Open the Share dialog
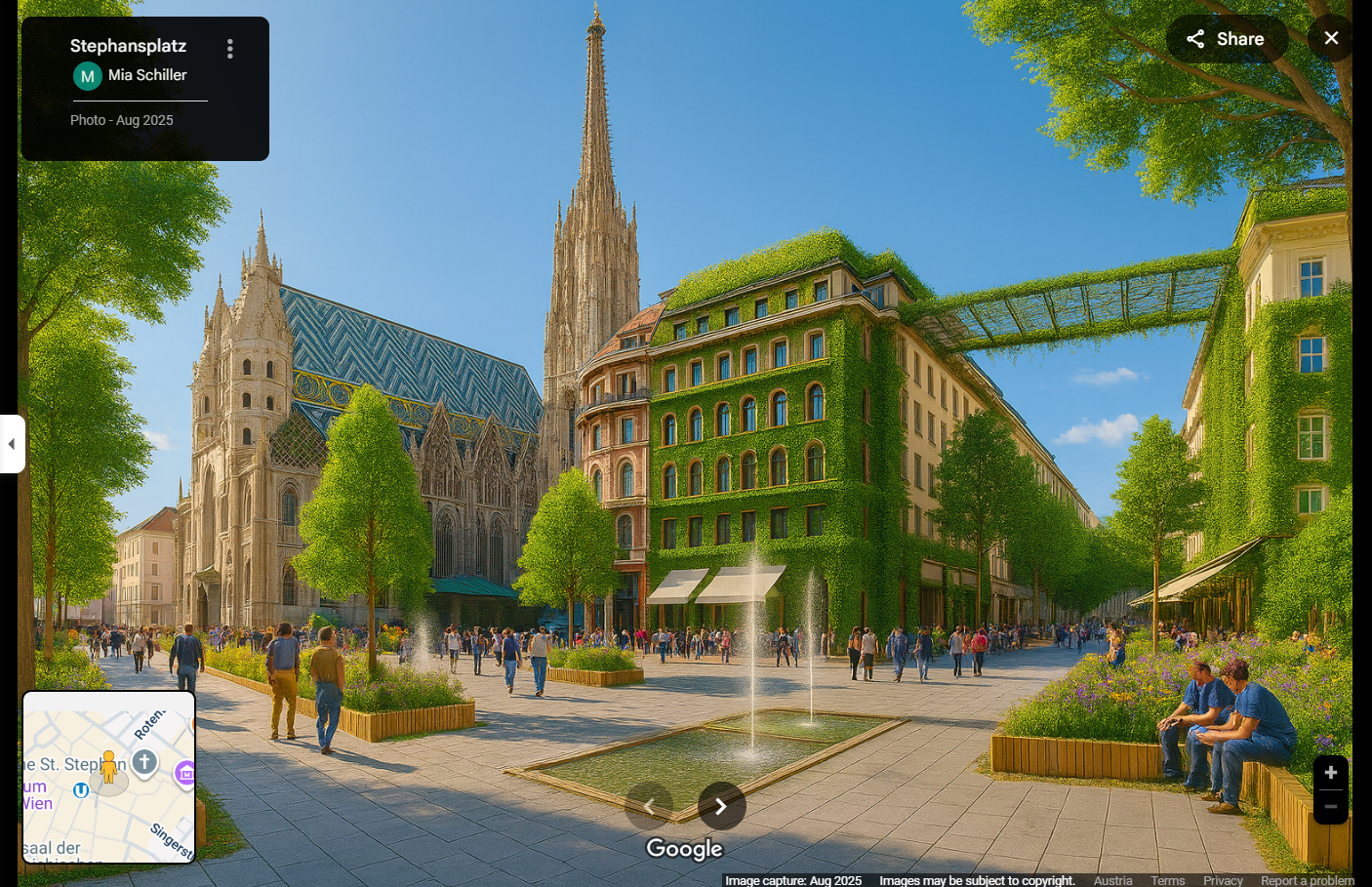1372x887 pixels. coord(1226,38)
